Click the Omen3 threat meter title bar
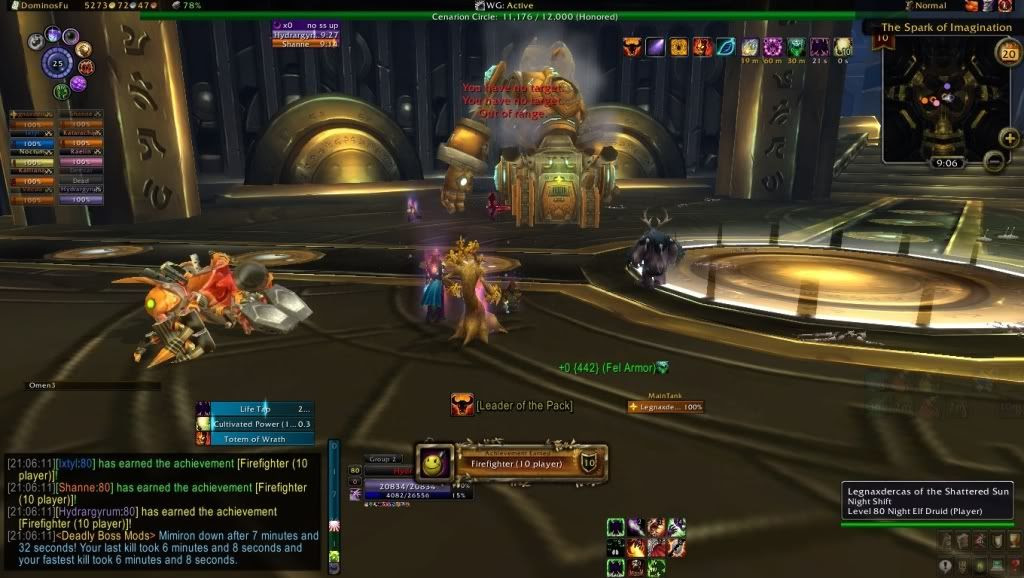This screenshot has width=1024, height=578. [x=92, y=386]
